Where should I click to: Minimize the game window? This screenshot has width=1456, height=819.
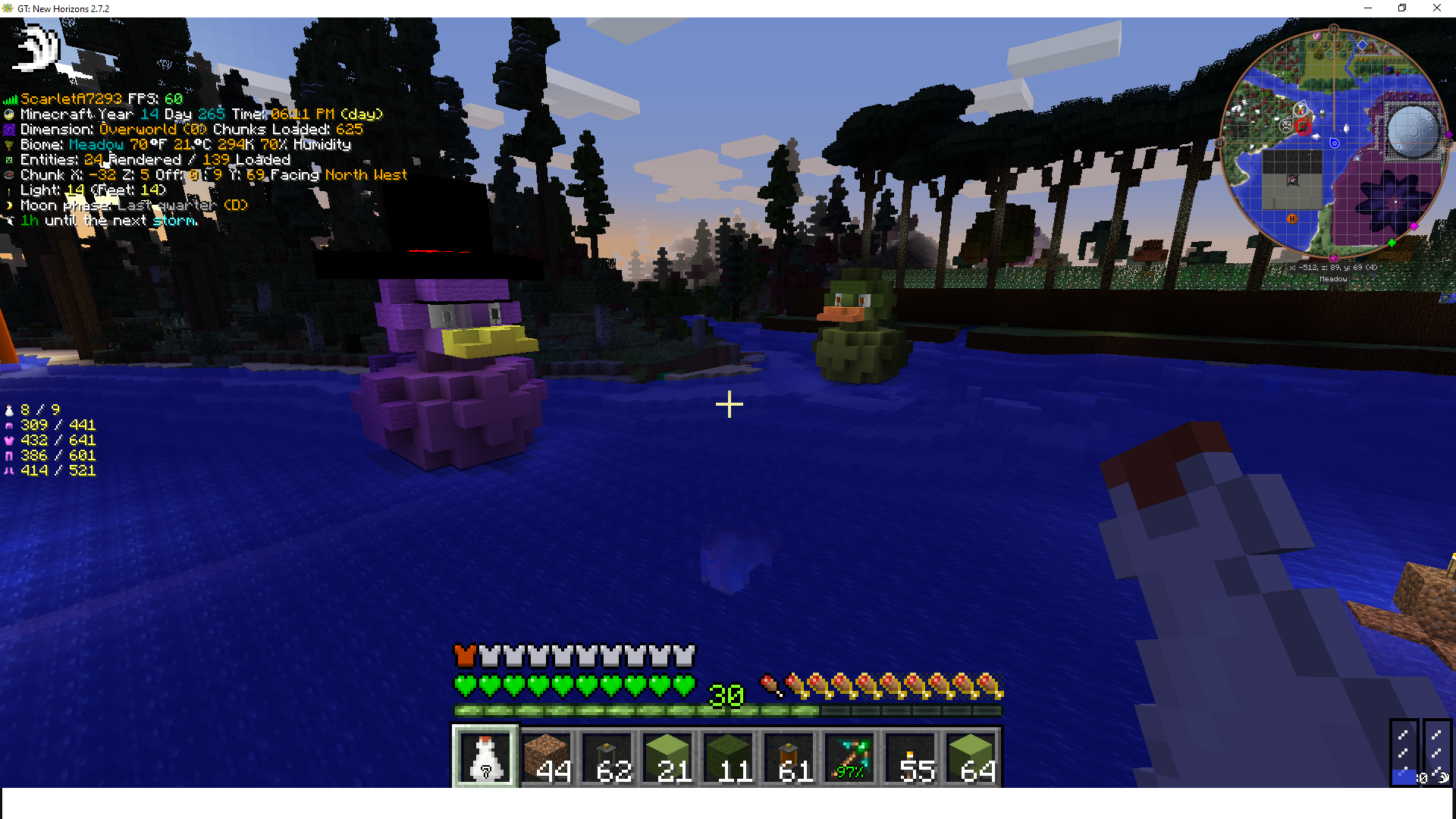[x=1368, y=8]
